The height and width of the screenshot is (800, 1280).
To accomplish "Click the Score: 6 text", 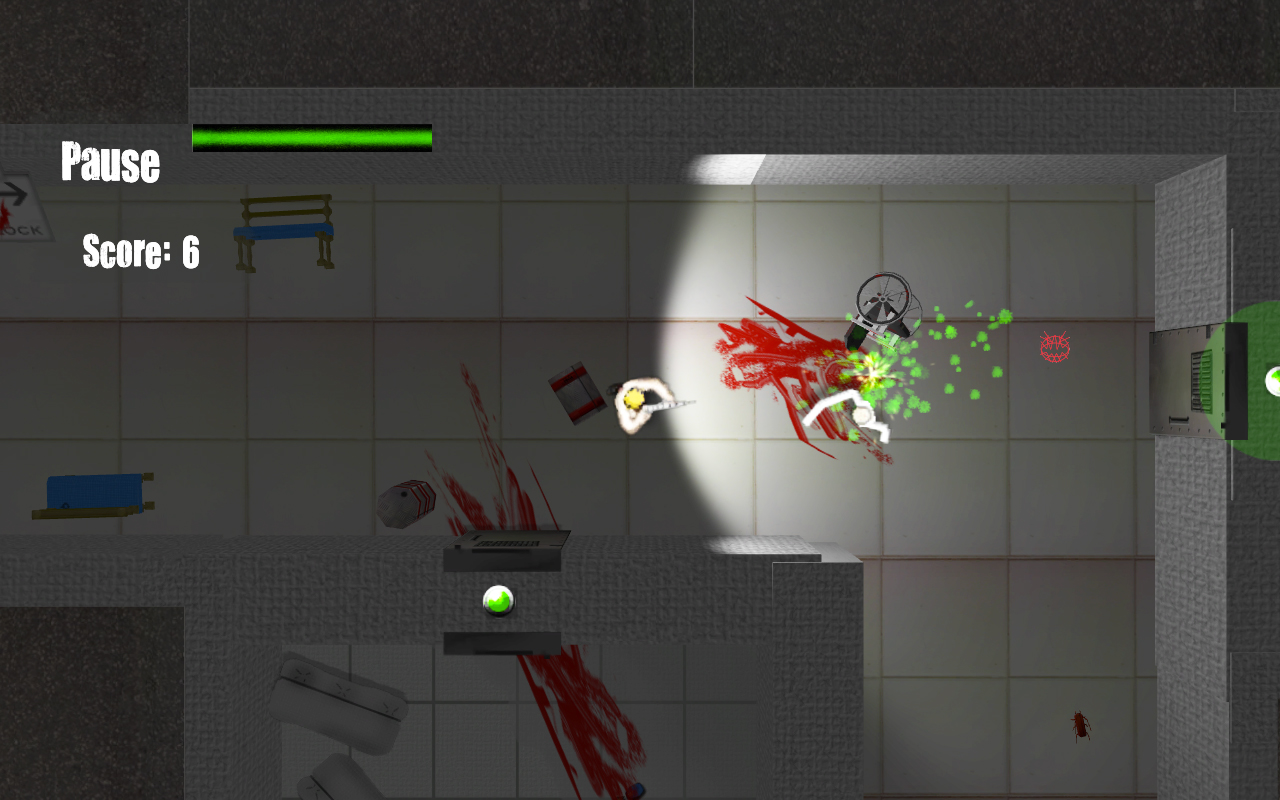I will click(140, 253).
